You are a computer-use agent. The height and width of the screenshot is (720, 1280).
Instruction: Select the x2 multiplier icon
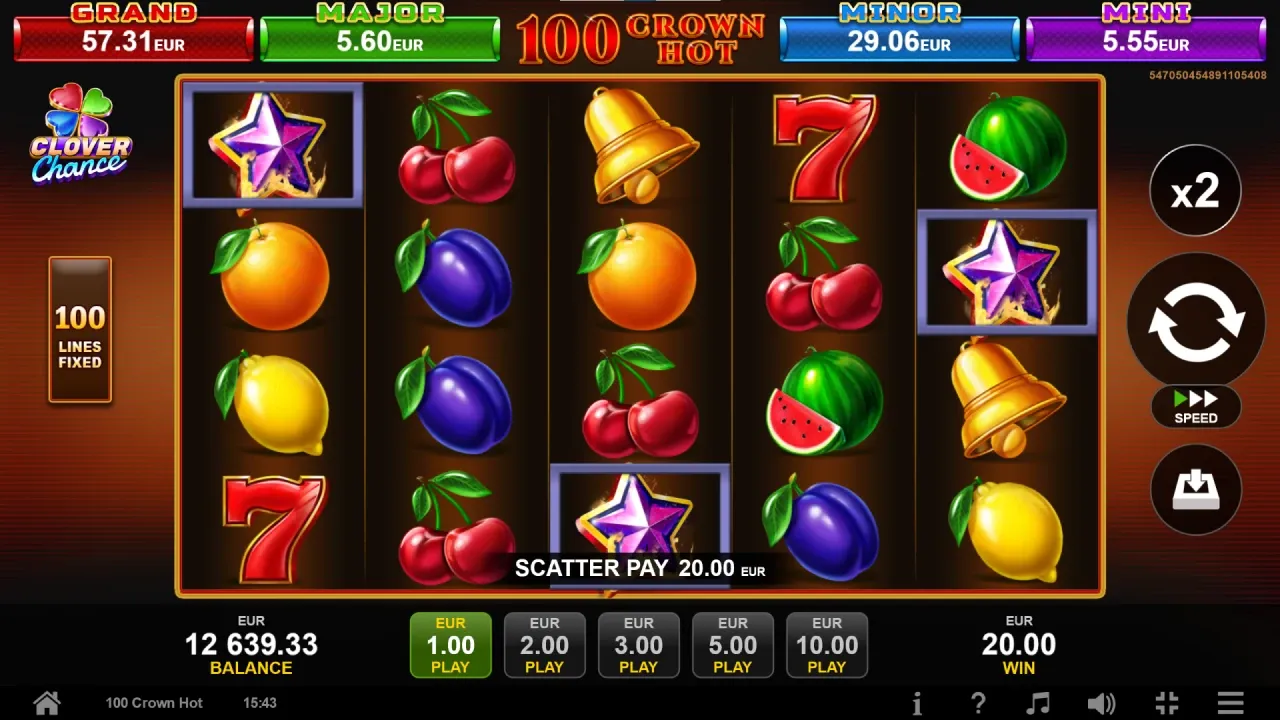1196,190
